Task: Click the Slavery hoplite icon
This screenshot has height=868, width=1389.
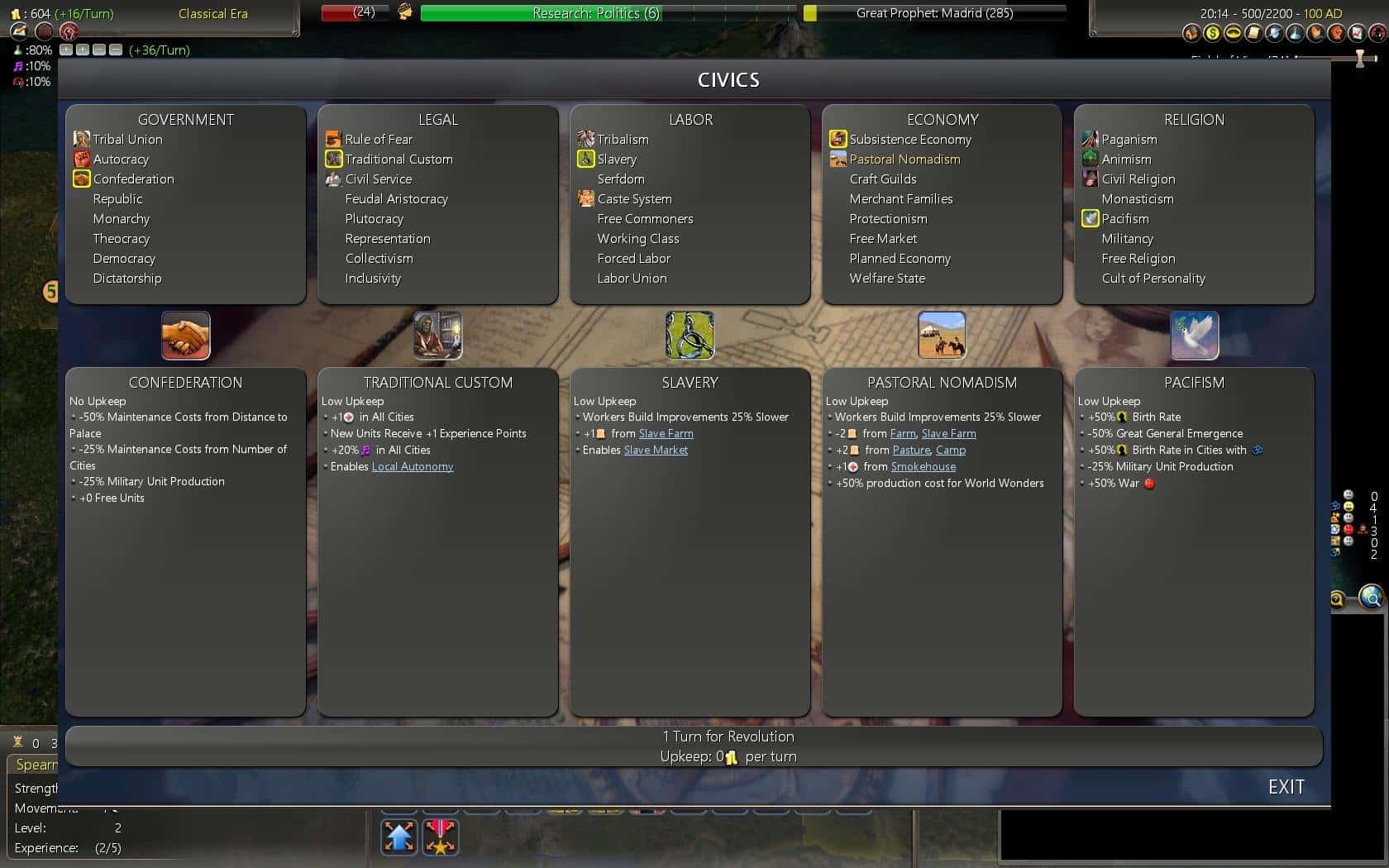Action: click(690, 335)
